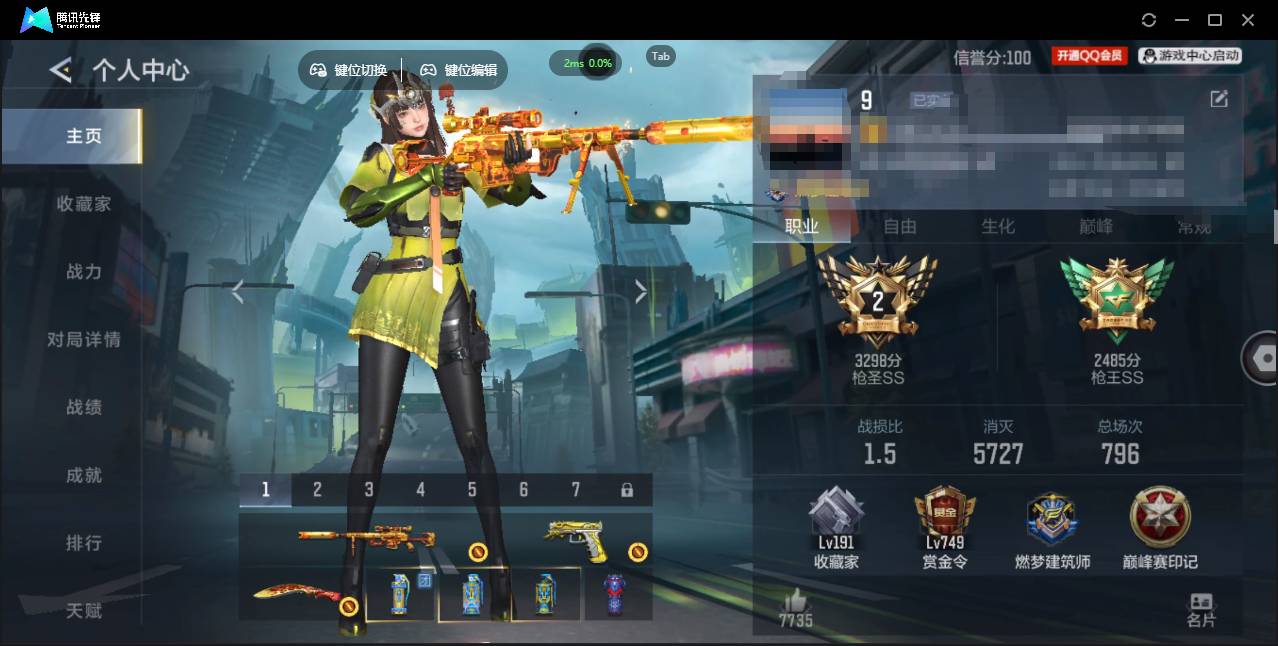
Task: Click the 开通QQ会员 red badge
Action: [x=1089, y=57]
